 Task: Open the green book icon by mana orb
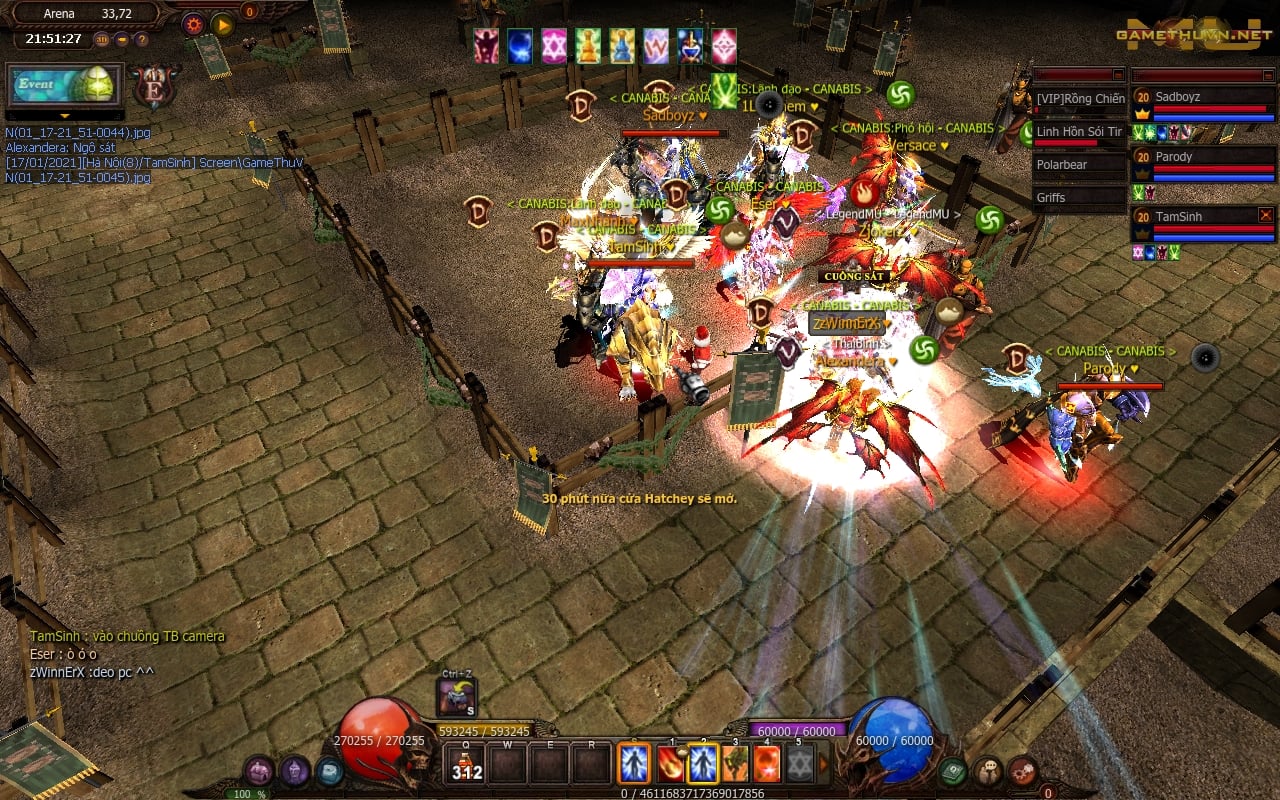click(951, 771)
